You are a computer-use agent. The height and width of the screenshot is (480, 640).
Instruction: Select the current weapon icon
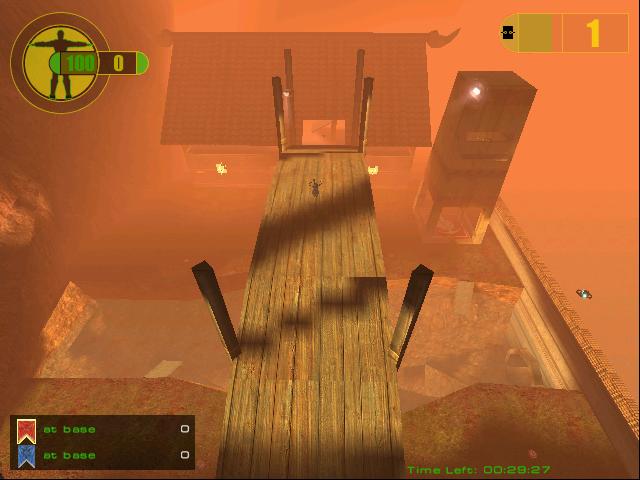click(508, 32)
